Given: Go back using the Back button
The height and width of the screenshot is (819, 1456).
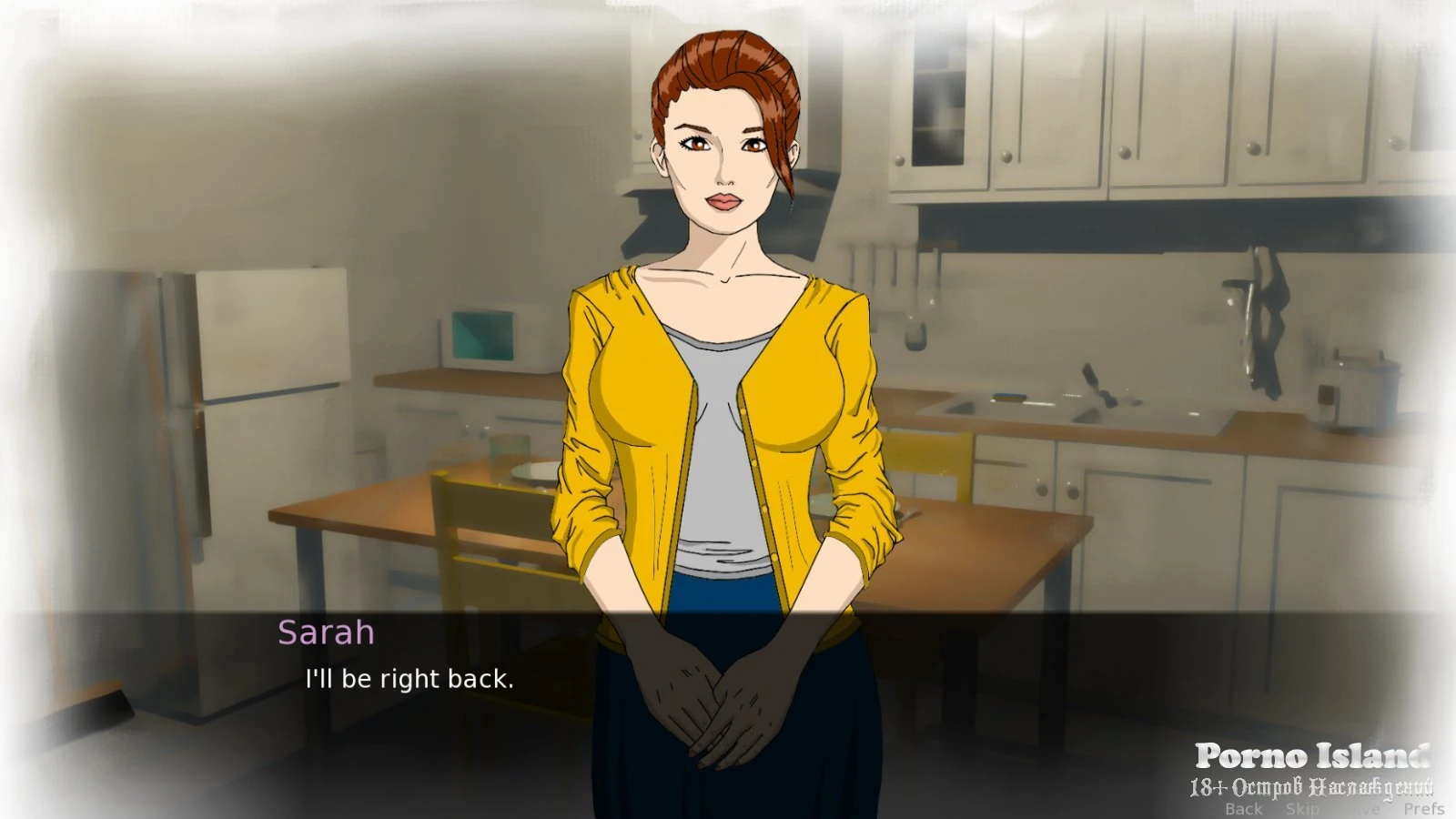Looking at the screenshot, I should 1243,808.
